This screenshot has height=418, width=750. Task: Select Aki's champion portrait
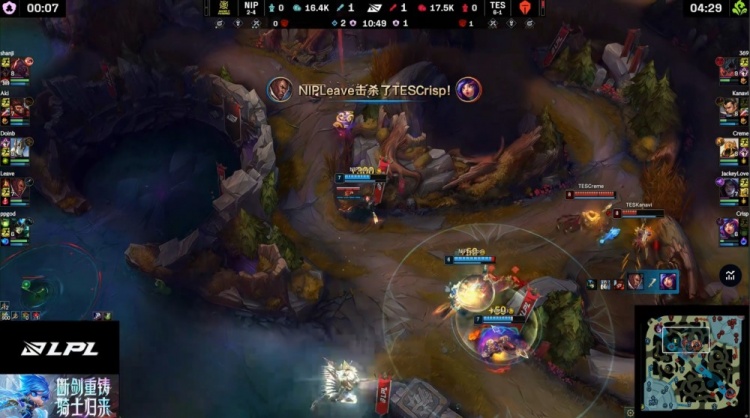(x=20, y=109)
